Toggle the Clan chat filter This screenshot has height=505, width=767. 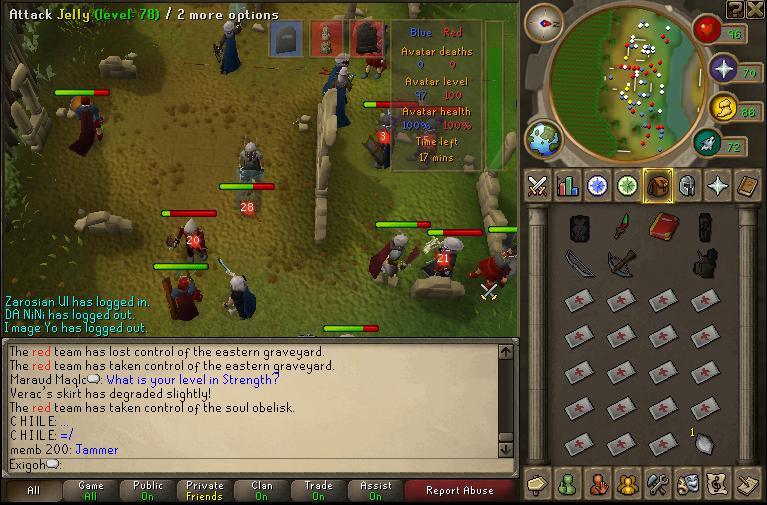tap(262, 490)
